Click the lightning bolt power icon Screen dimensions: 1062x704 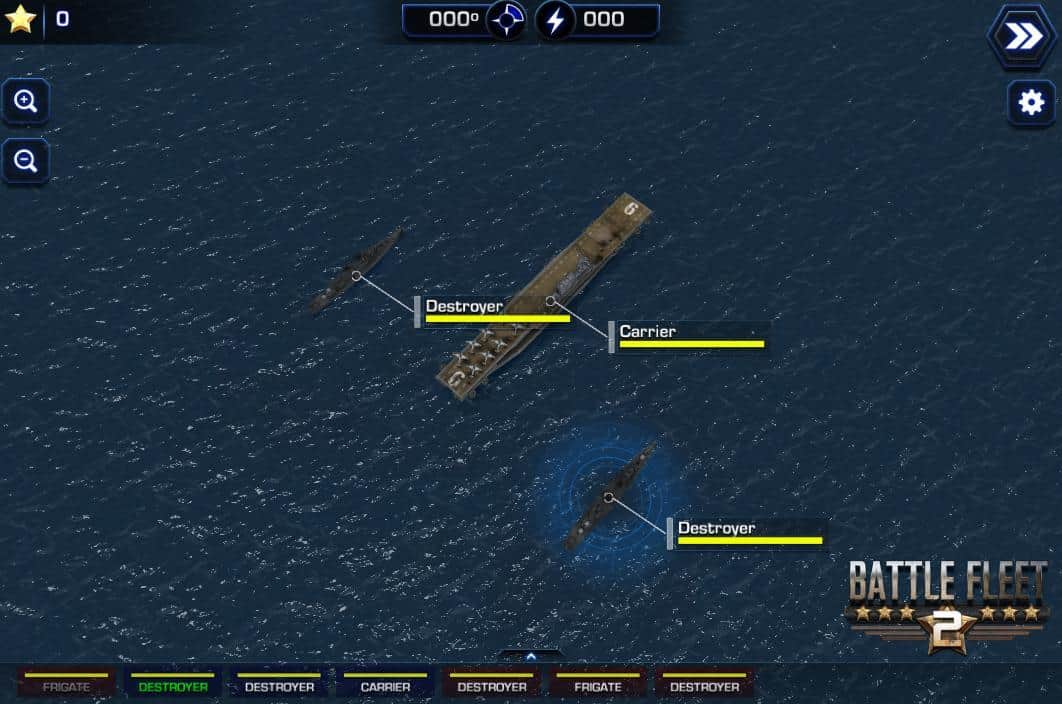555,20
